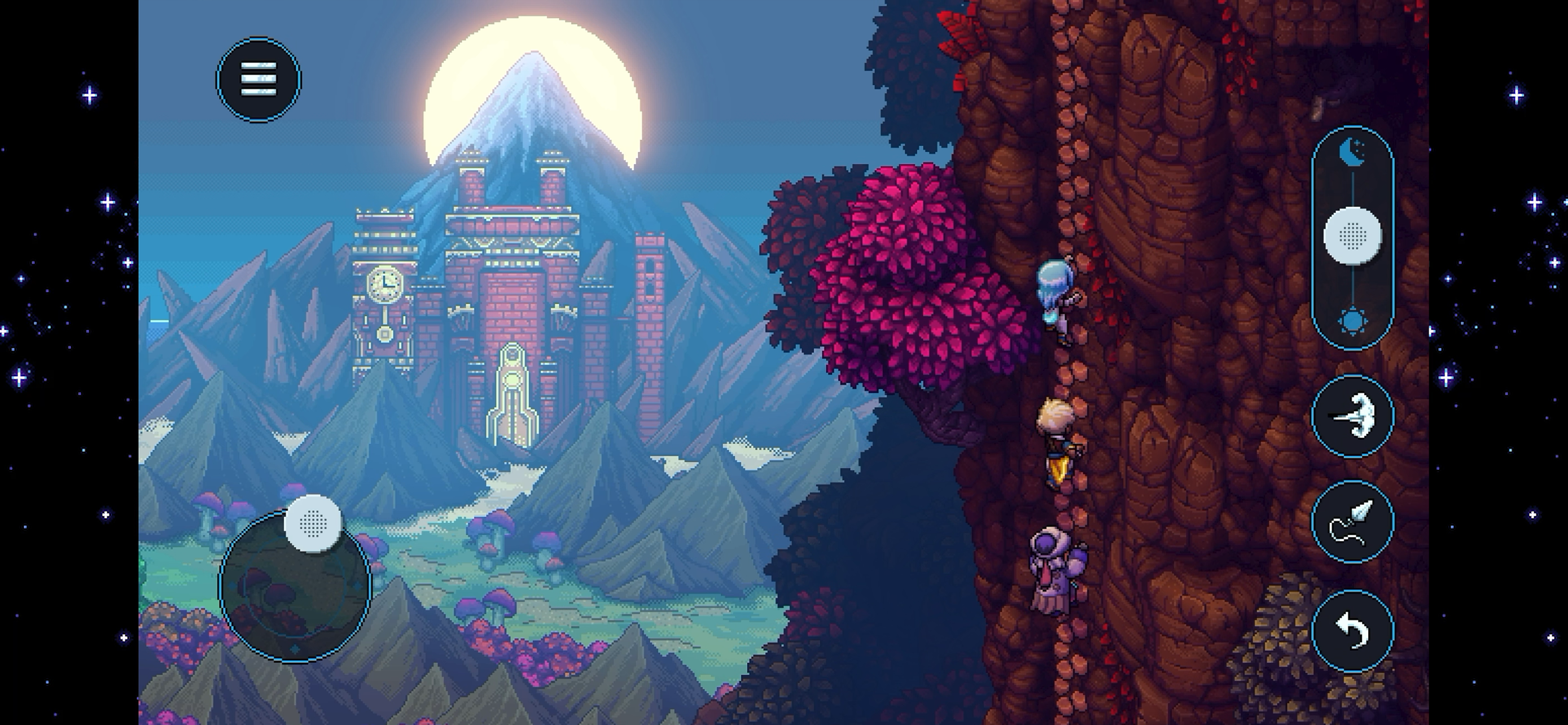This screenshot has width=1568, height=725.
Task: Tap the moon icon on the time slider
Action: [1352, 152]
